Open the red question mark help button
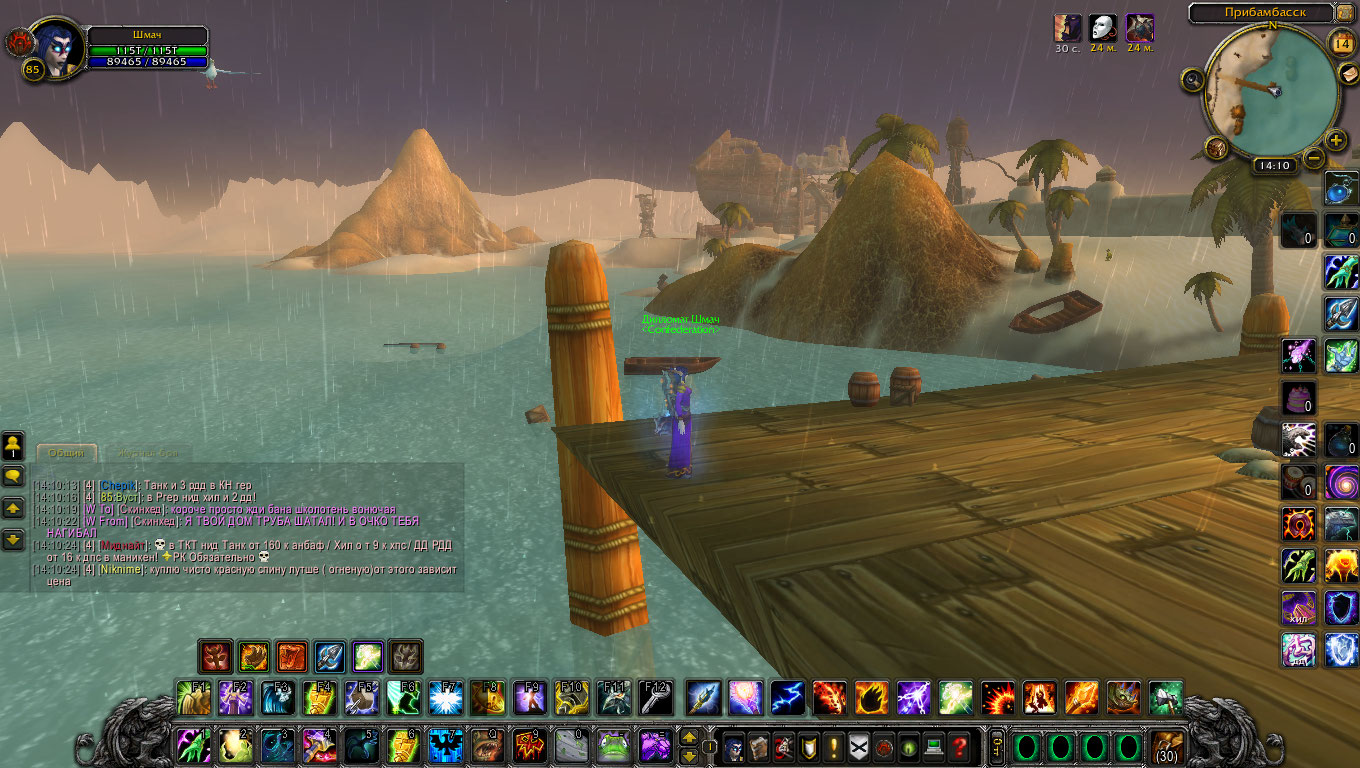The width and height of the screenshot is (1360, 768). tap(959, 746)
